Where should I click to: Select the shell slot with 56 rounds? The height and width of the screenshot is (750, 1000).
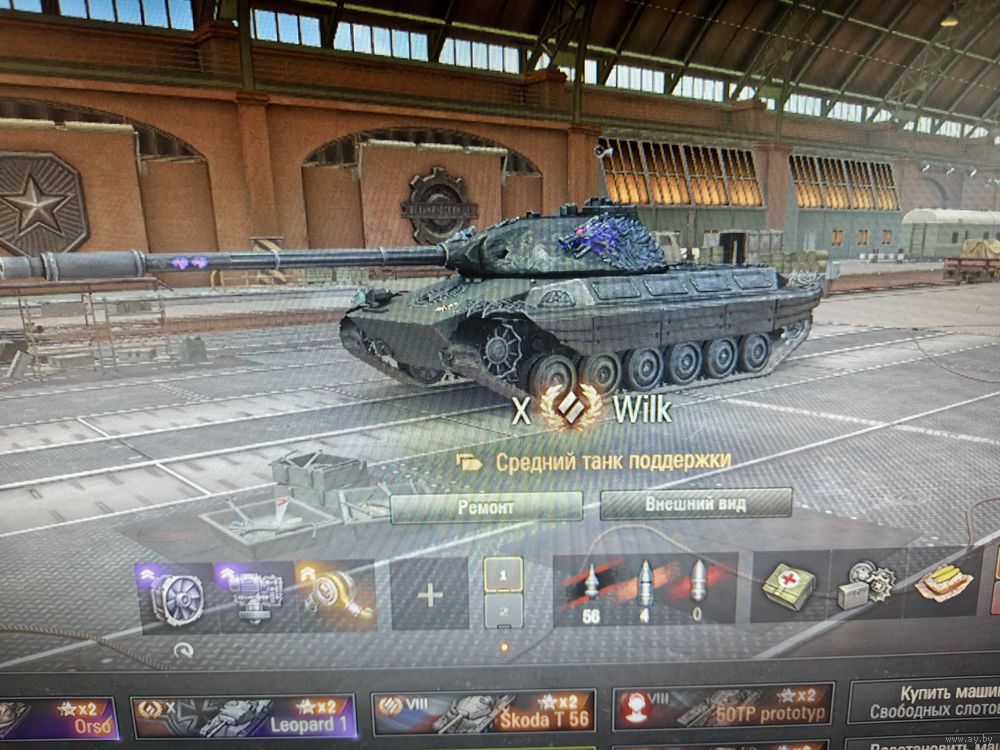590,590
